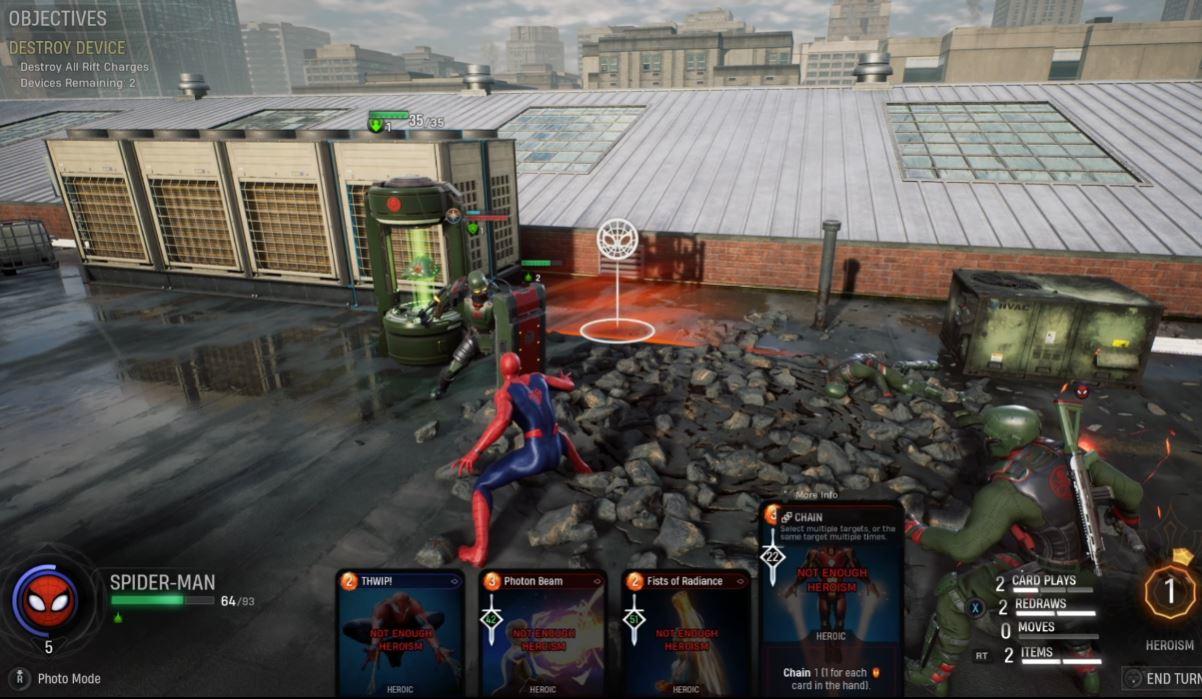The image size is (1202, 699).
Task: Click the End Turn button
Action: coord(1162,678)
